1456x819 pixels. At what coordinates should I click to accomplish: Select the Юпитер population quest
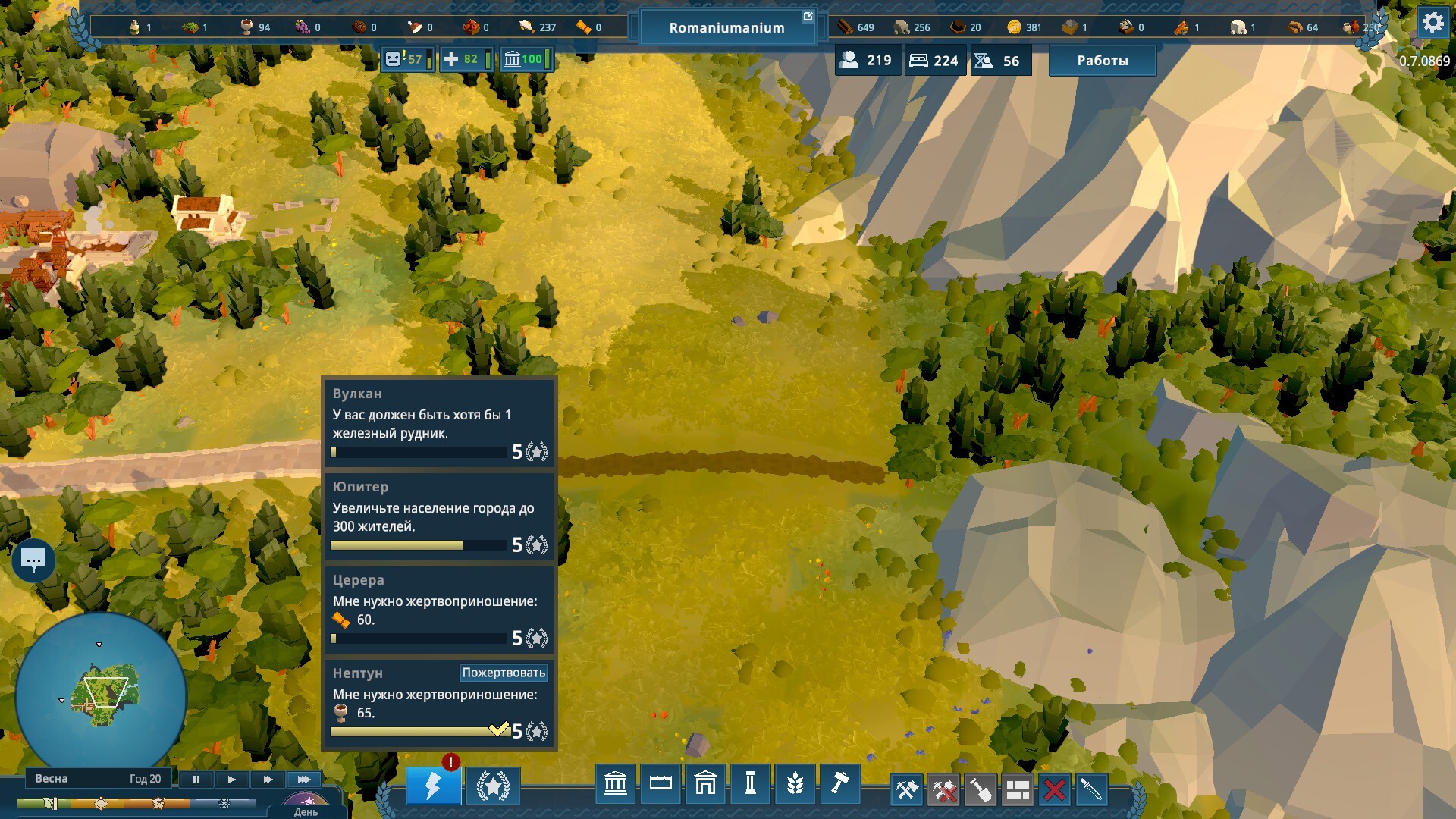click(x=439, y=516)
